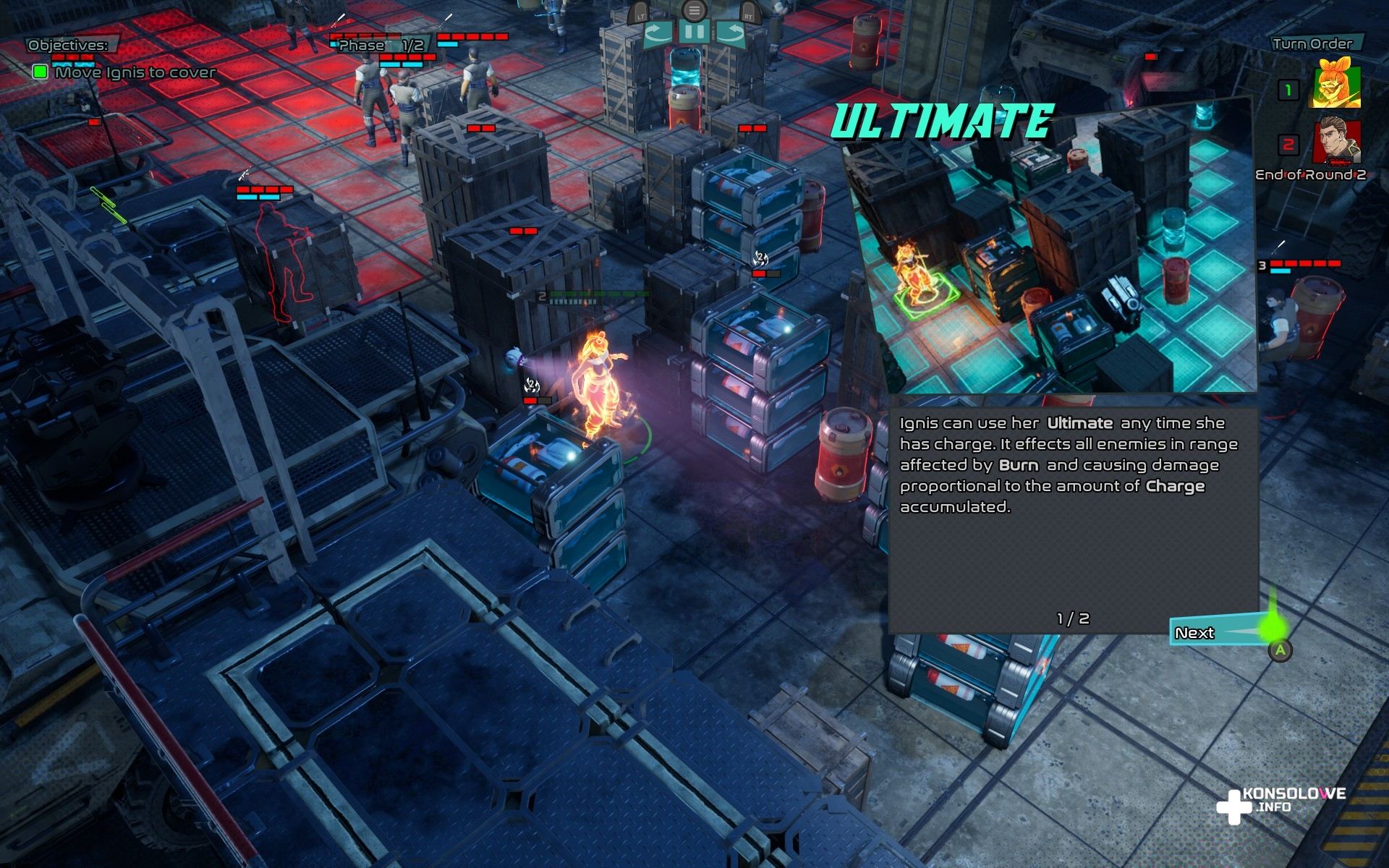Viewport: 1389px width, 868px height.
Task: Rotate camera with the left rotate arrow
Action: (658, 33)
